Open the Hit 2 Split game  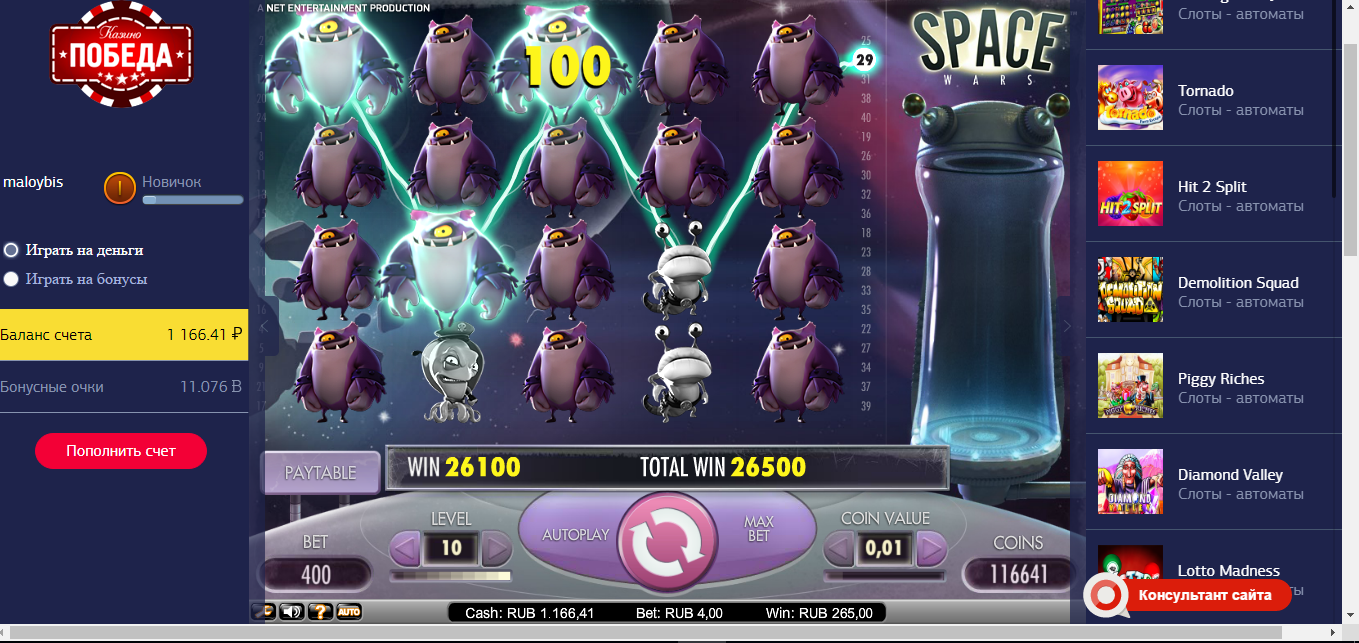point(1212,187)
